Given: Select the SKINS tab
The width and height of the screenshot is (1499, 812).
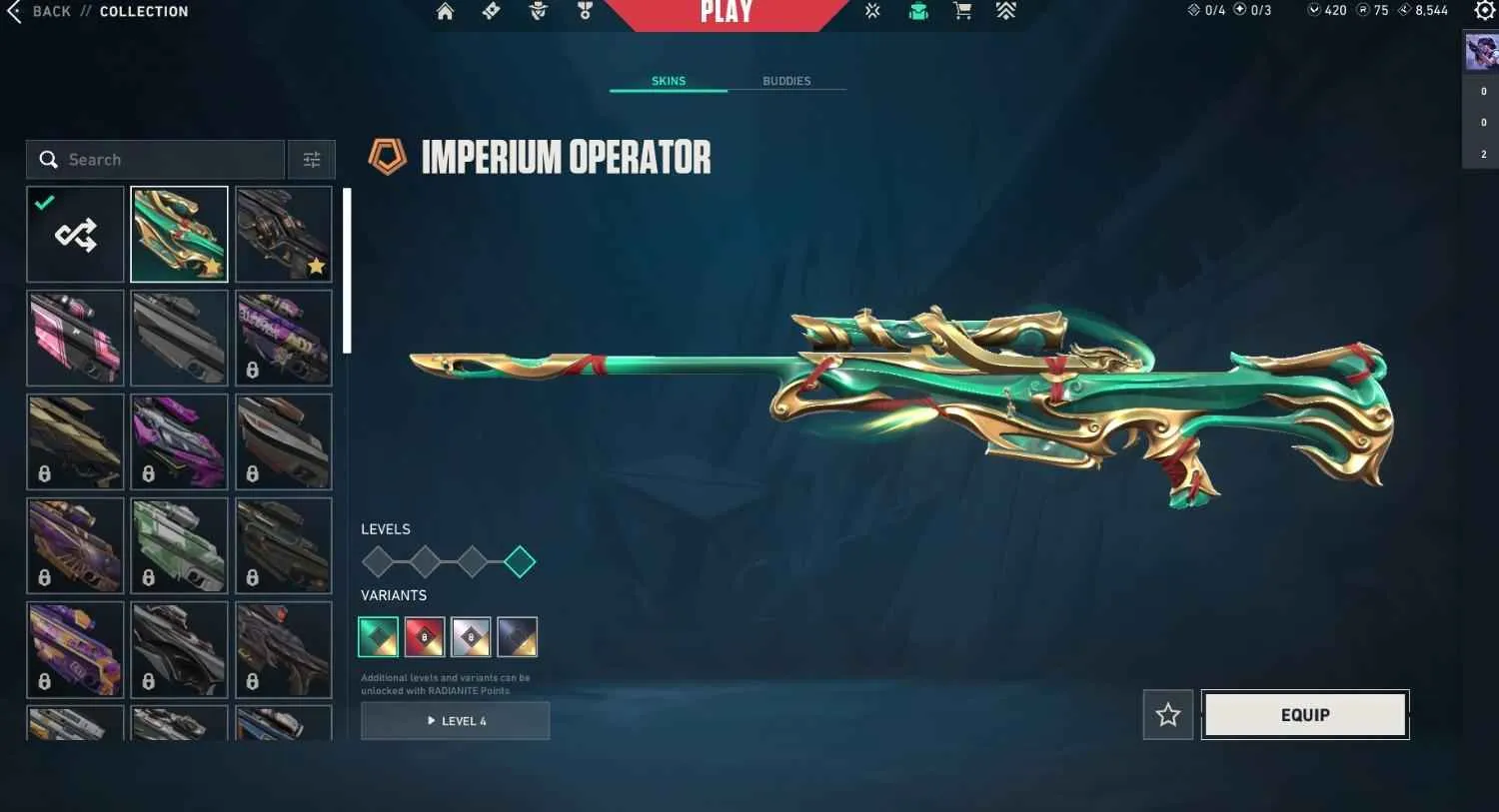Looking at the screenshot, I should point(668,81).
